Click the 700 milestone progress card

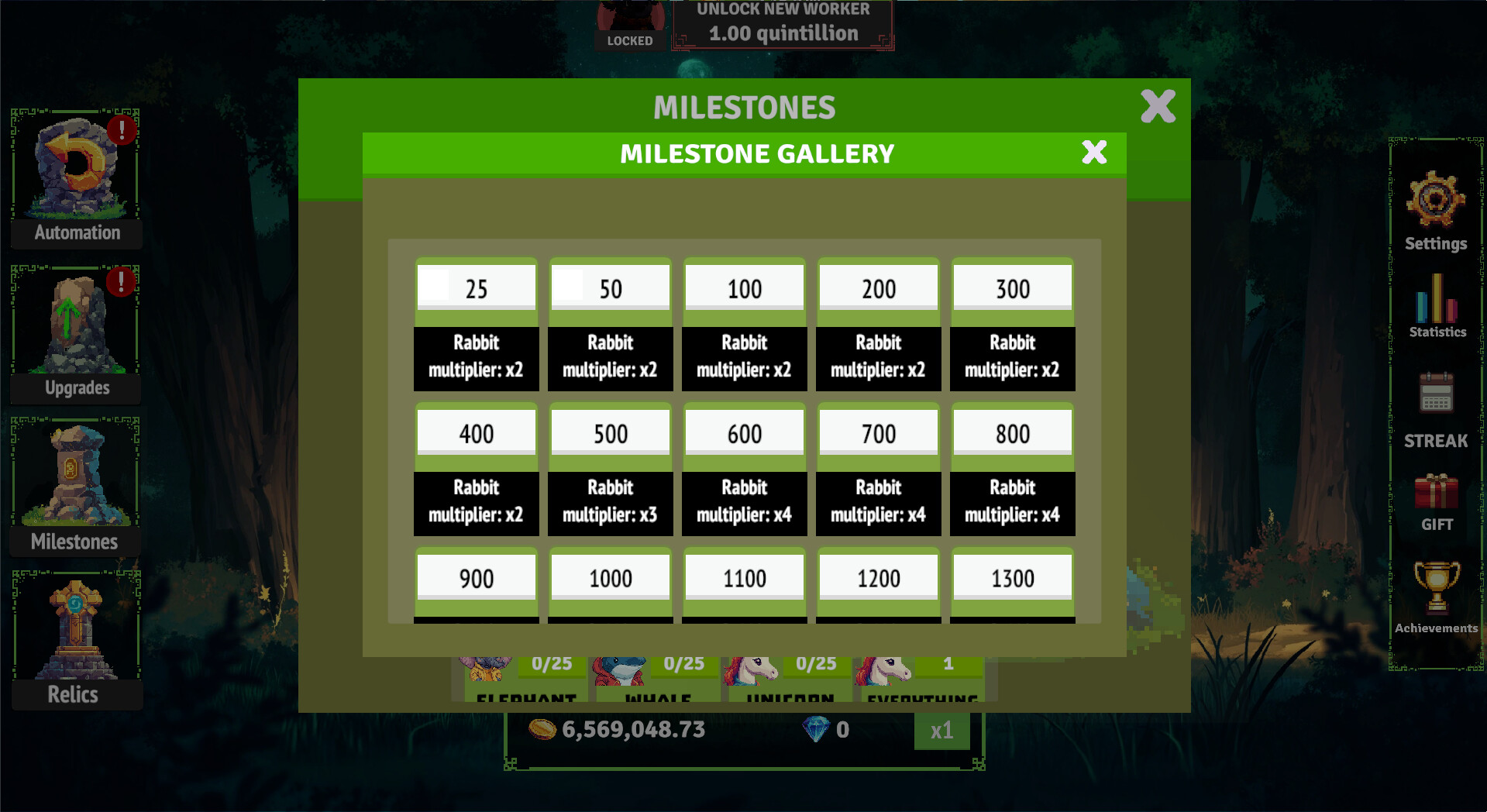point(878,469)
